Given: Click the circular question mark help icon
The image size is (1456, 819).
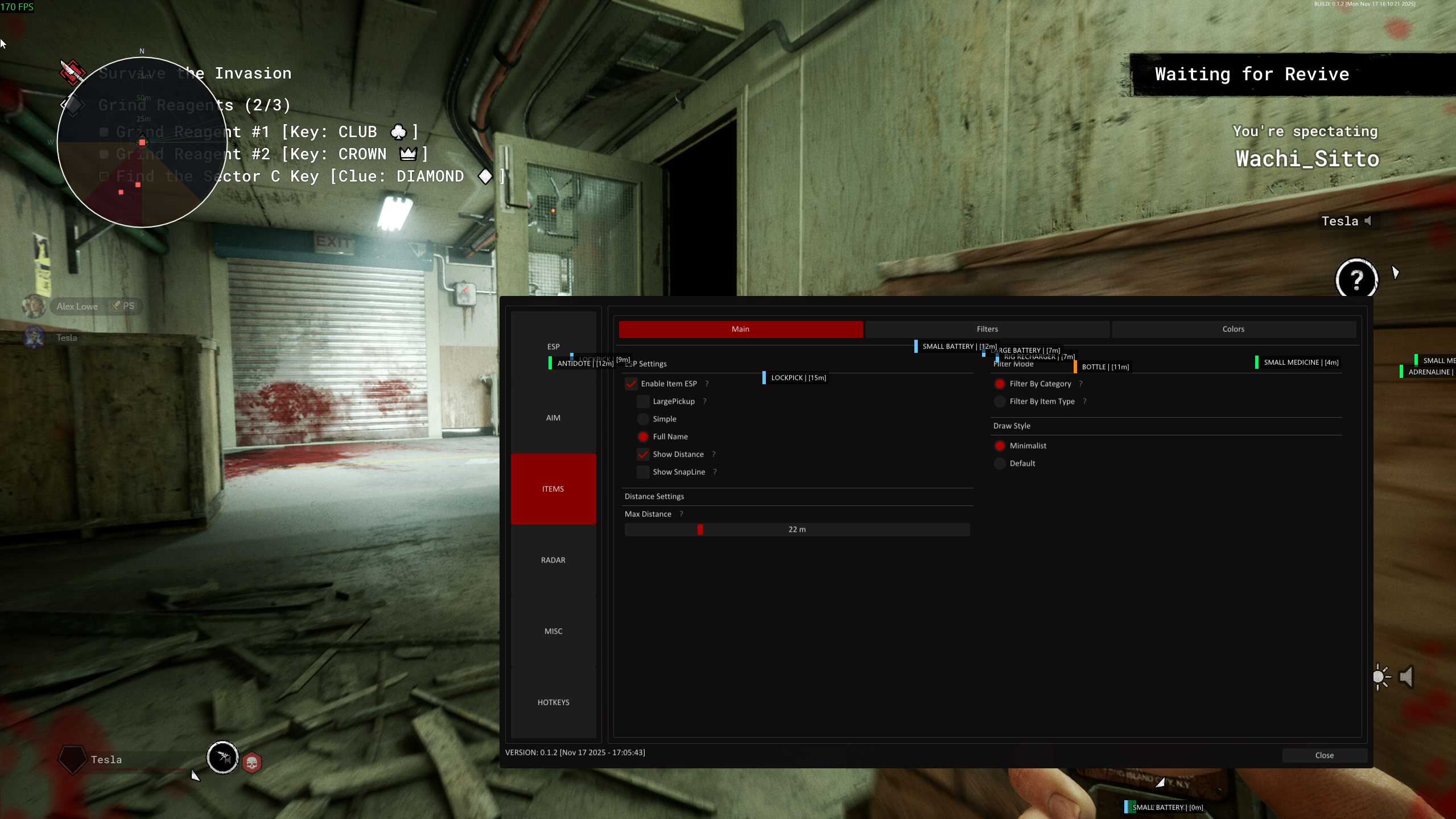Looking at the screenshot, I should pos(1356,279).
